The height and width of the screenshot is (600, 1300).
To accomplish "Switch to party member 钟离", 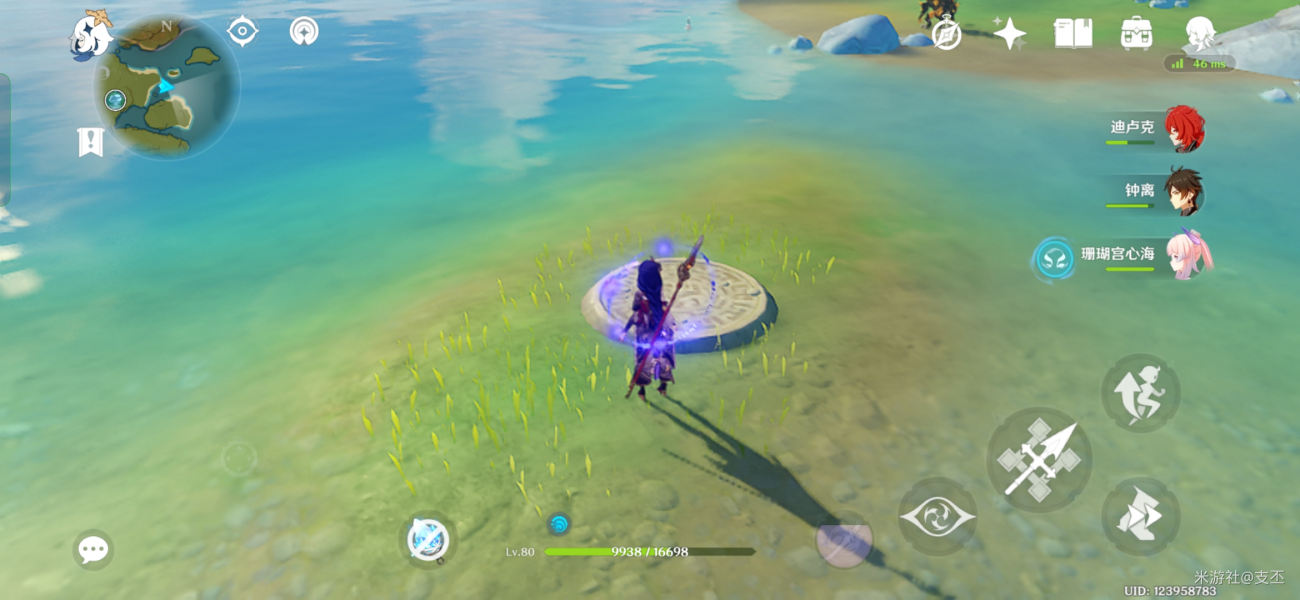I will point(1184,191).
